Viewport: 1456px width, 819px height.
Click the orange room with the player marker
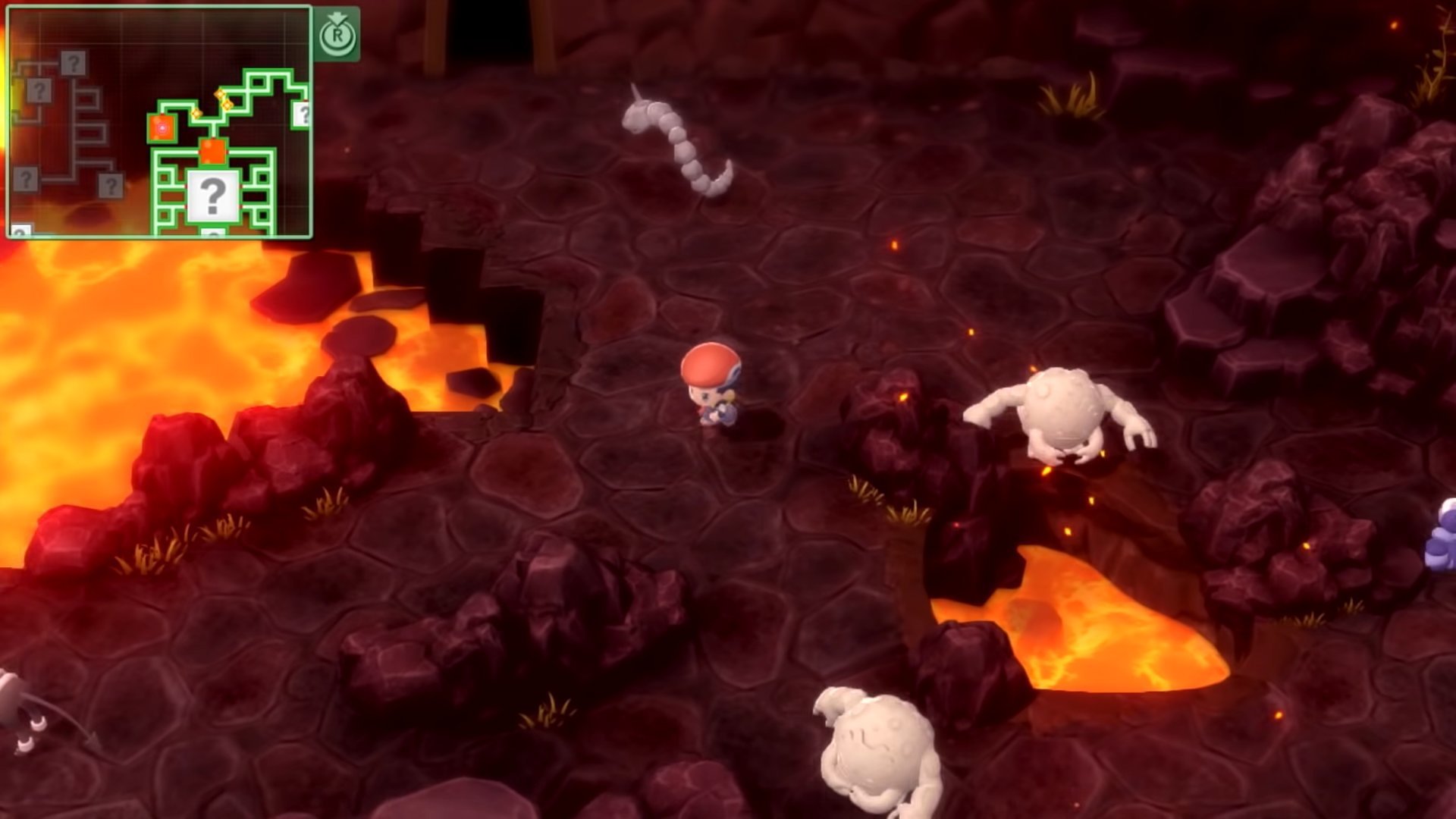(162, 129)
